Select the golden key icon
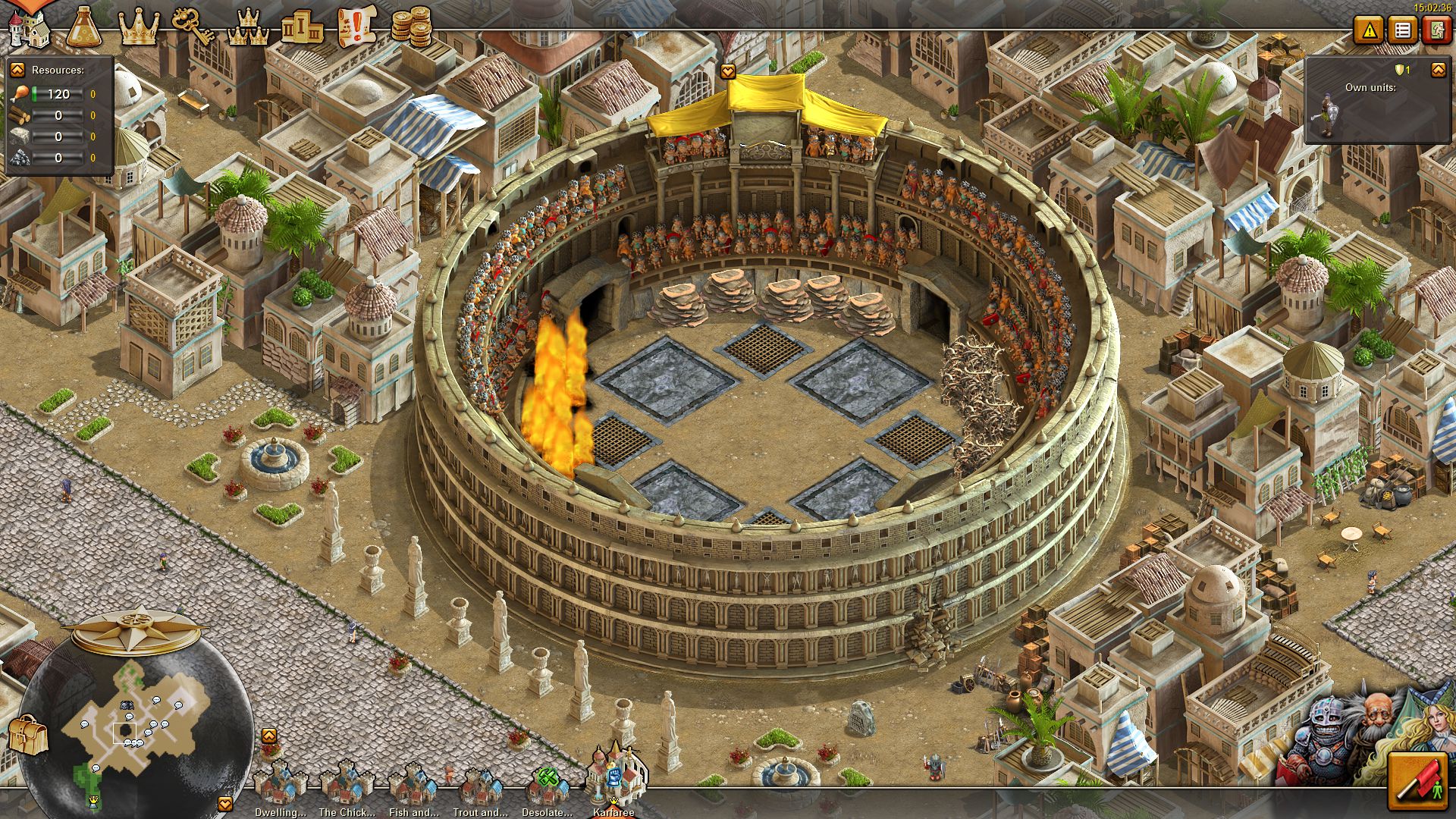 [x=190, y=27]
